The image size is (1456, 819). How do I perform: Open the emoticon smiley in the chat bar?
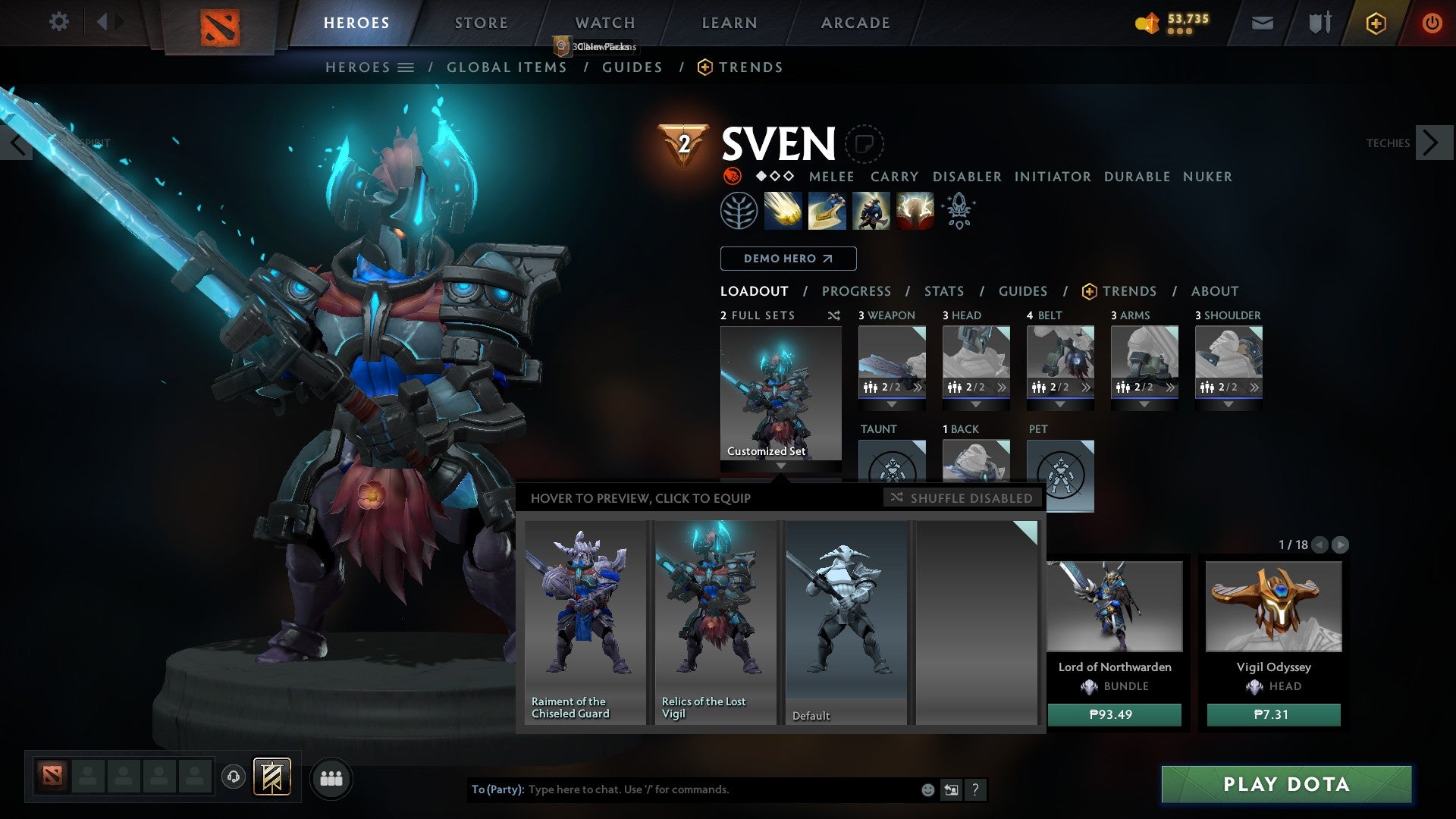coord(927,789)
